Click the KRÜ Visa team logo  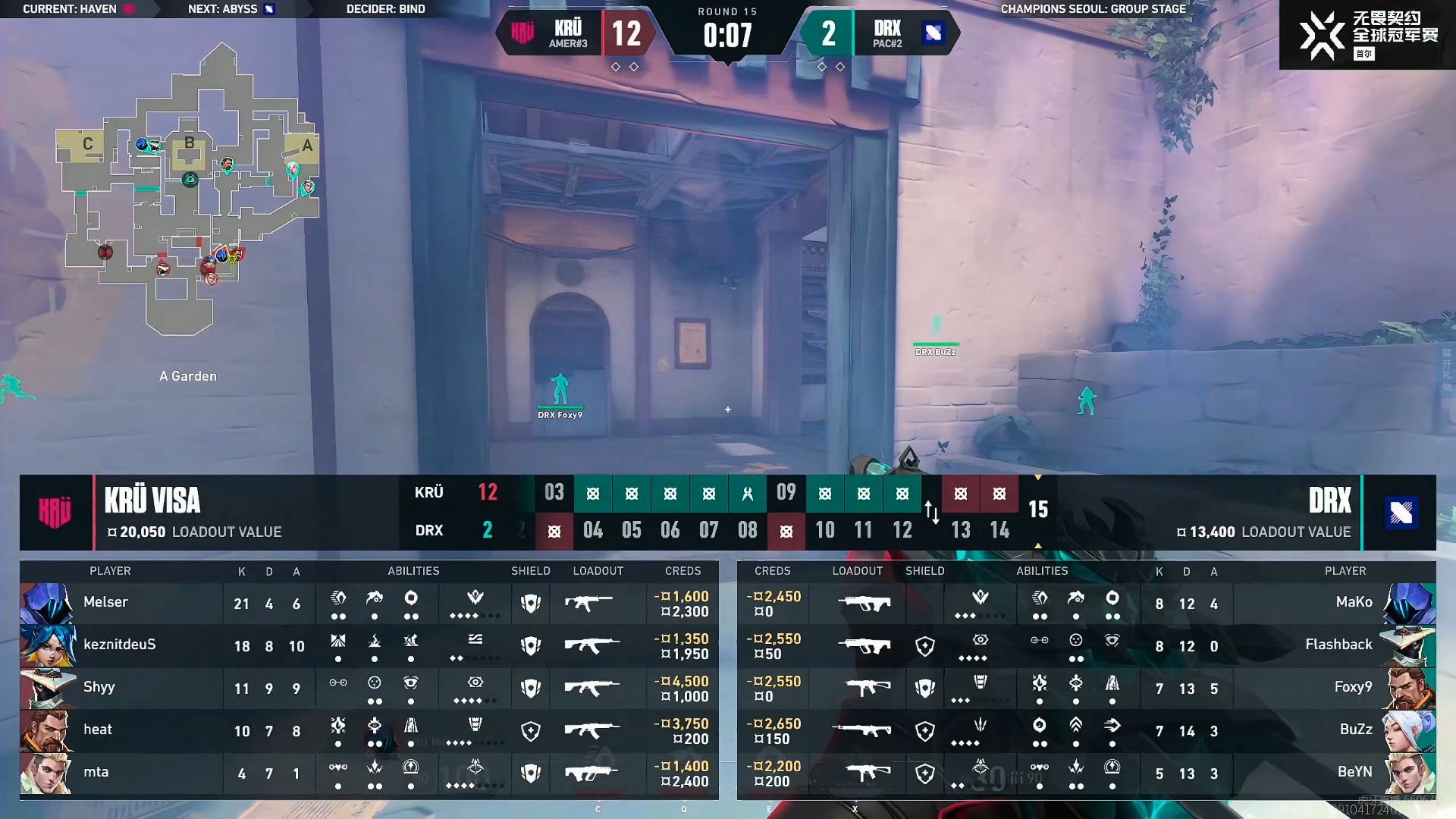55,513
